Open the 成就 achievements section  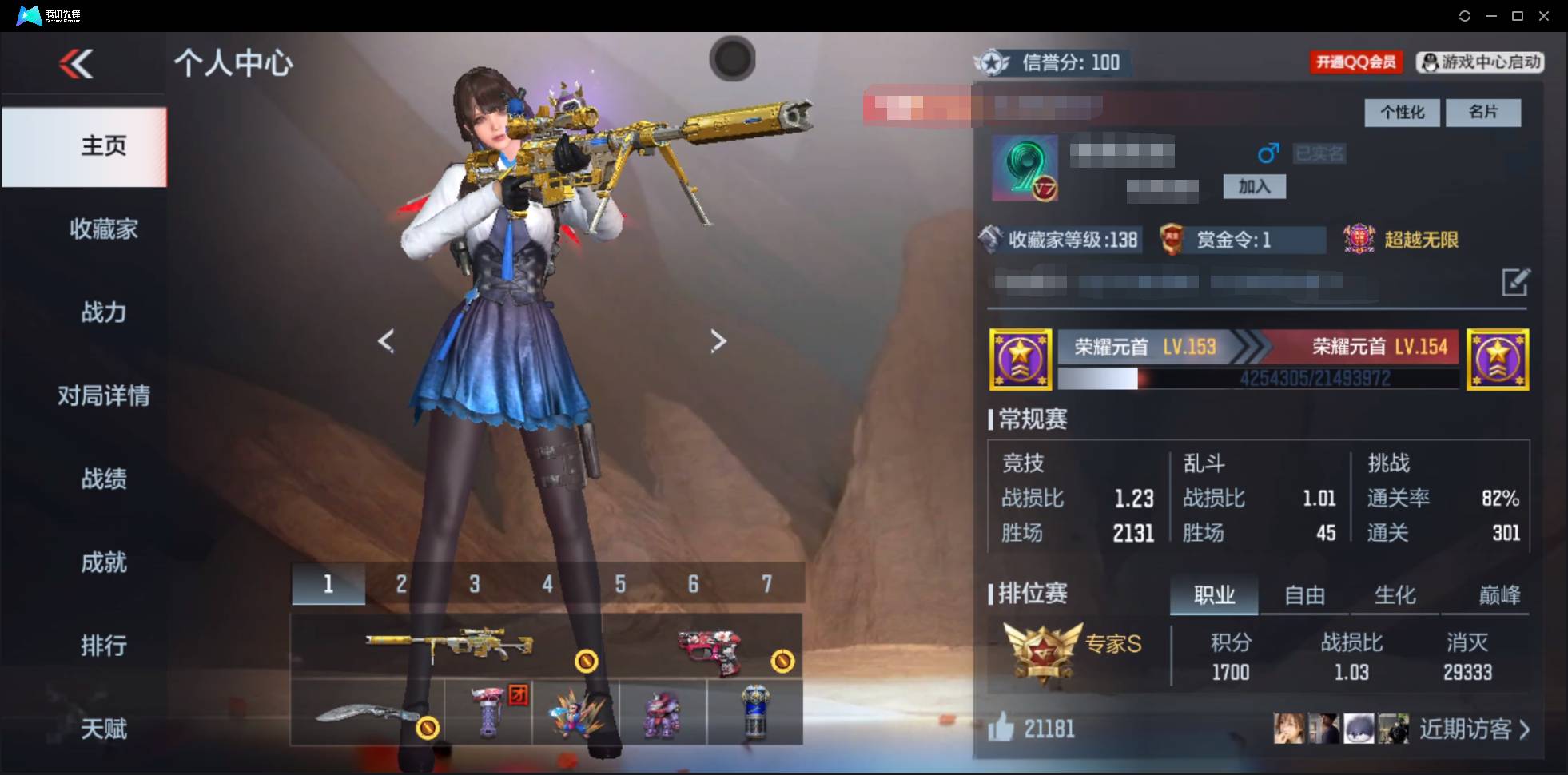[x=103, y=562]
